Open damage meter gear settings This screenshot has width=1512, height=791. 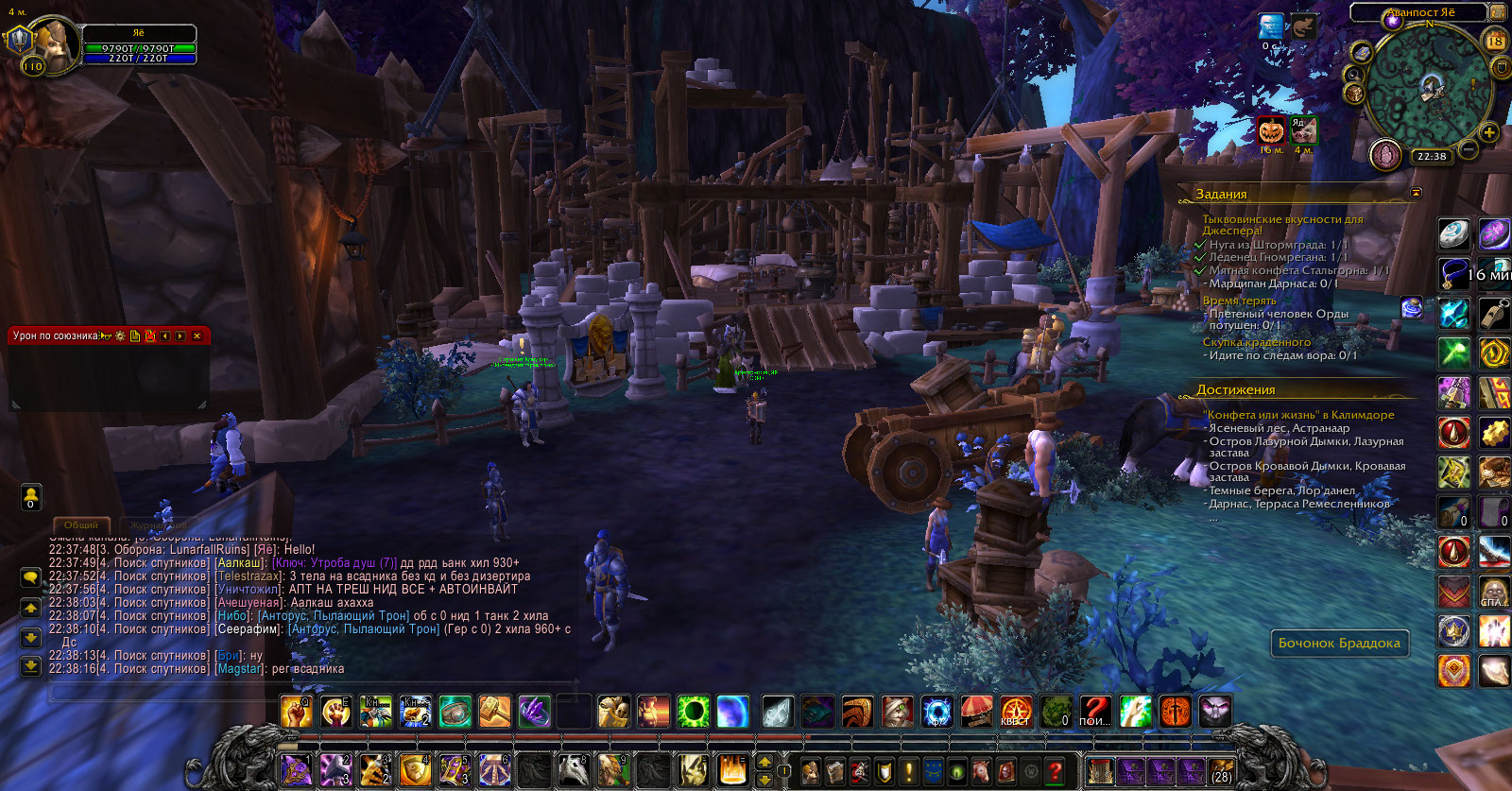tap(120, 335)
